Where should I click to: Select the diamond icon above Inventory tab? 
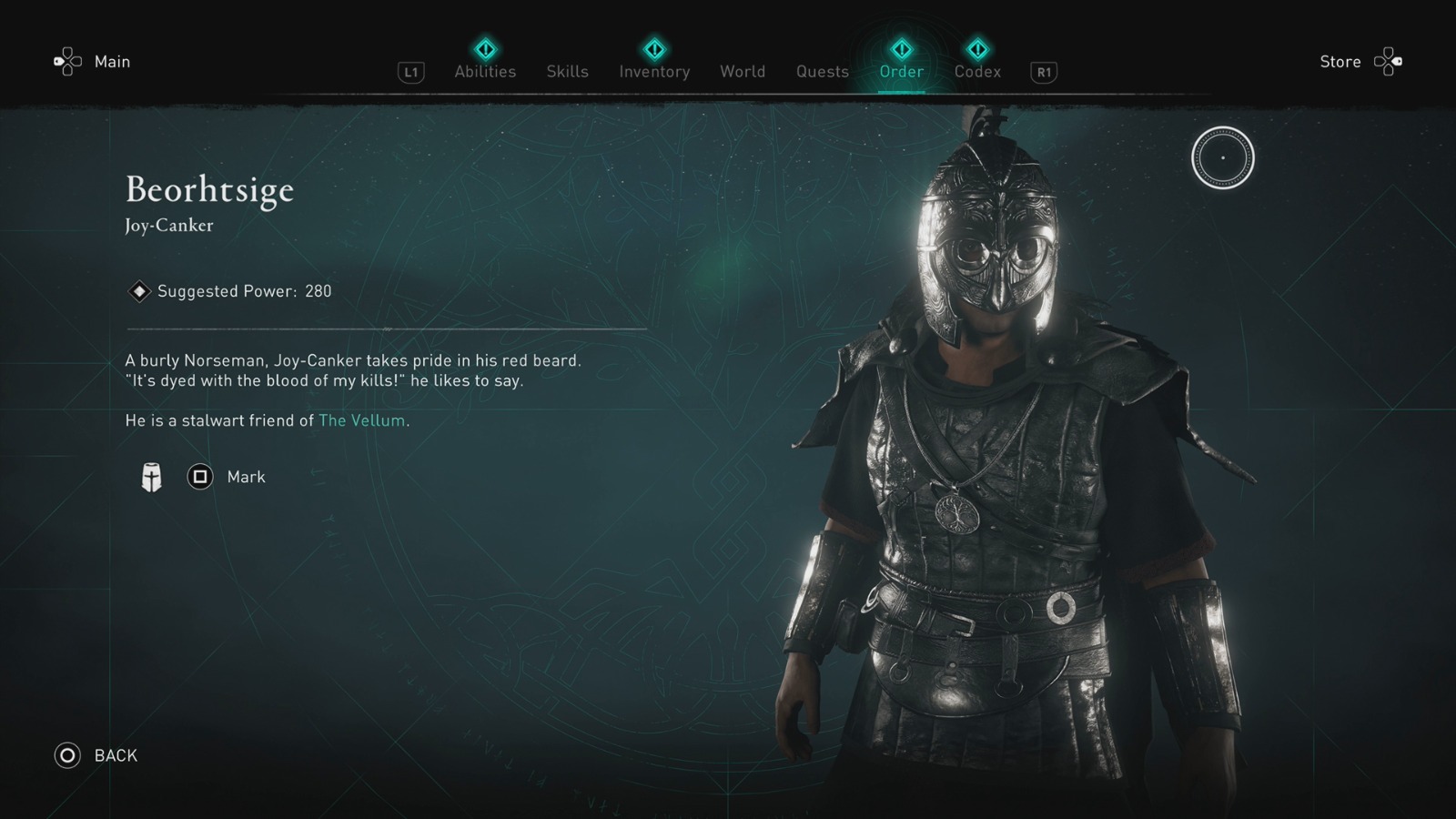[x=653, y=50]
